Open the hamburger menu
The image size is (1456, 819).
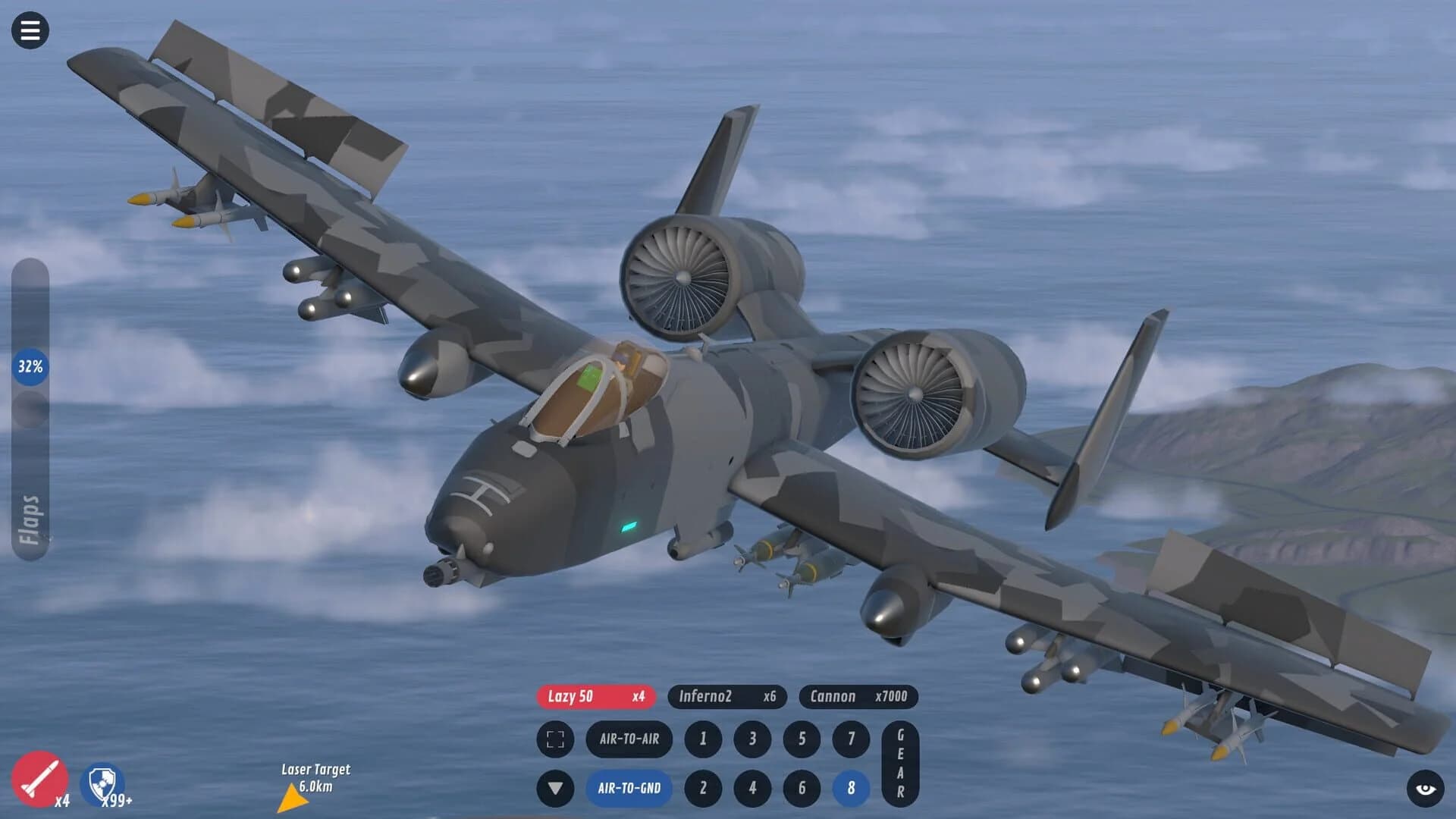(x=29, y=30)
